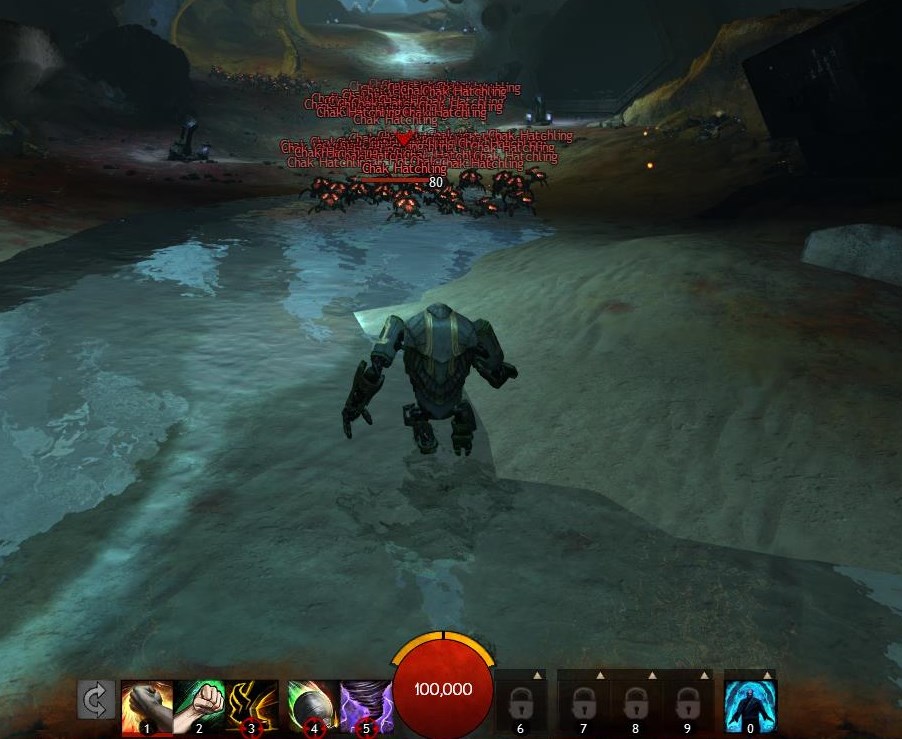Trigger the yellow lightning skill in slot 3
Viewport: 902px width, 739px height.
tap(251, 704)
